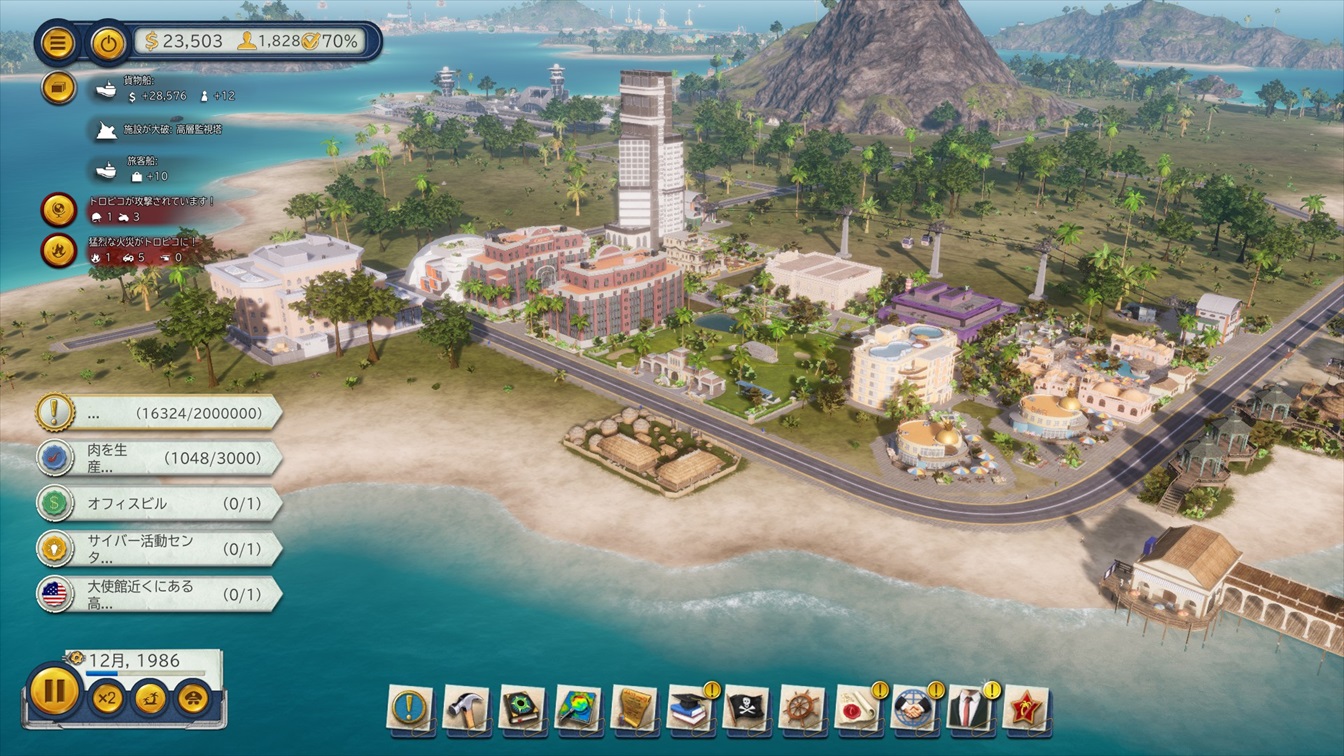This screenshot has height=756, width=1344.
Task: Select the raging fire alert icon
Action: pyautogui.click(x=58, y=250)
